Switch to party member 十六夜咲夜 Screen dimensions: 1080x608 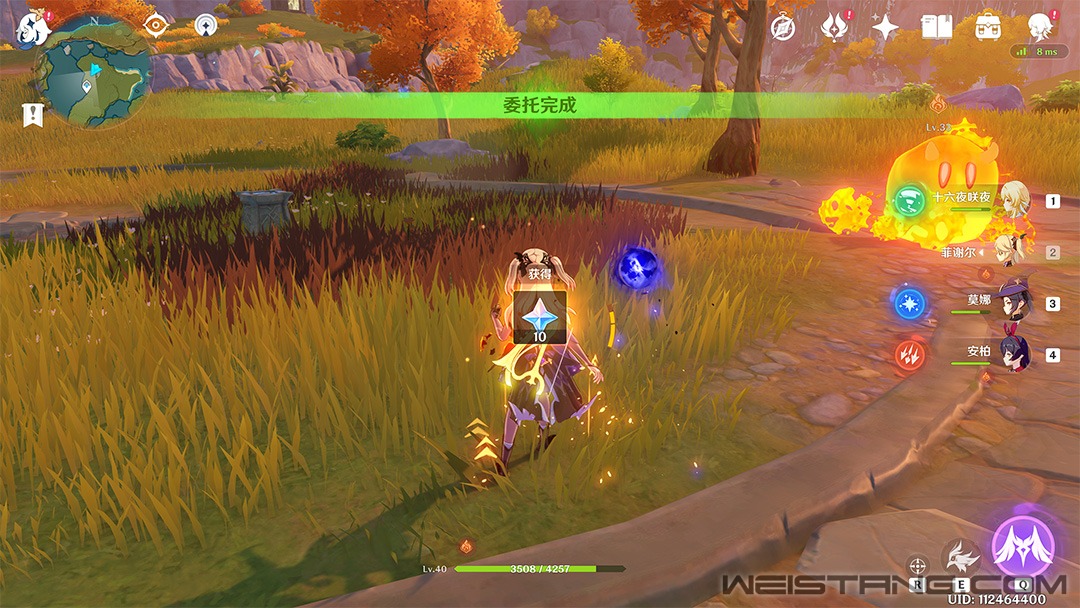click(x=1014, y=198)
